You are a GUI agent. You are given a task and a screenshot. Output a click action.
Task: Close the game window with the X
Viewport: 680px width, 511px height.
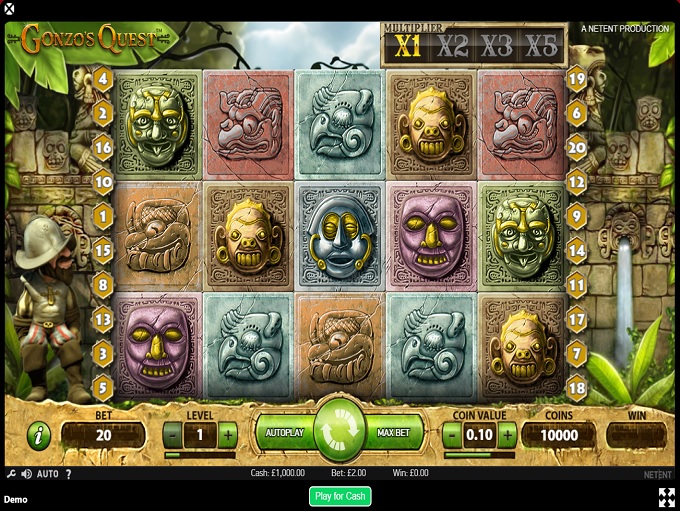(x=9, y=9)
